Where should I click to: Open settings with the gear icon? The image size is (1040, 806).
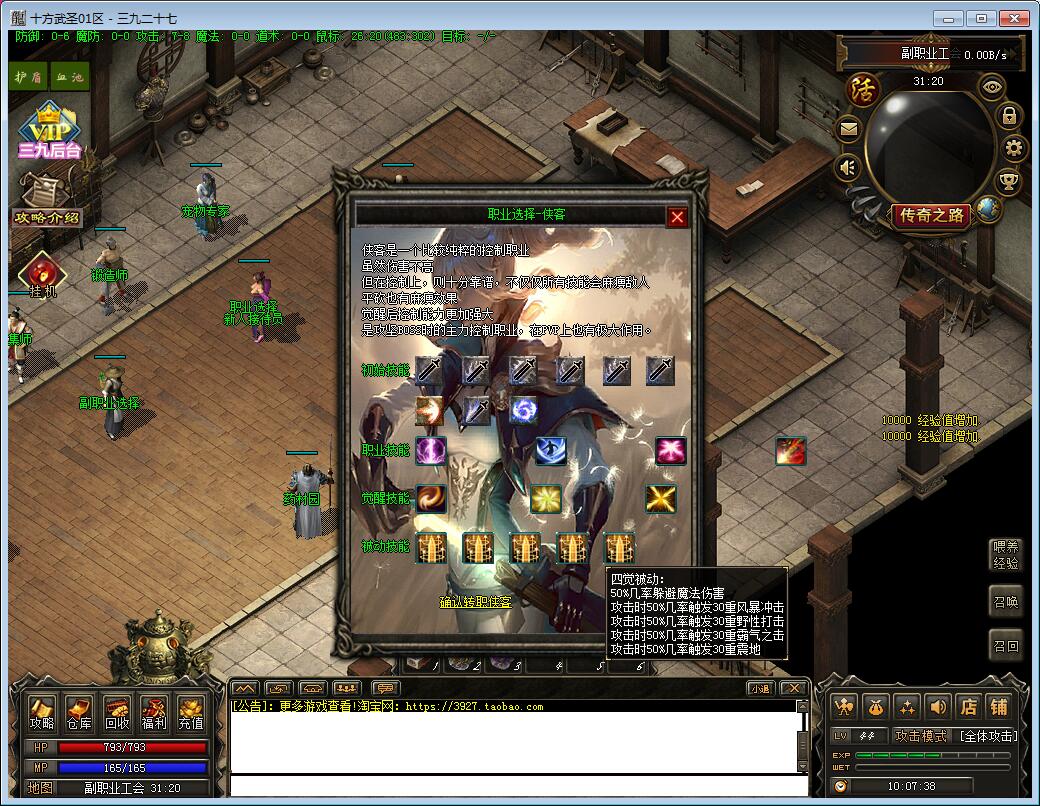(x=1014, y=149)
